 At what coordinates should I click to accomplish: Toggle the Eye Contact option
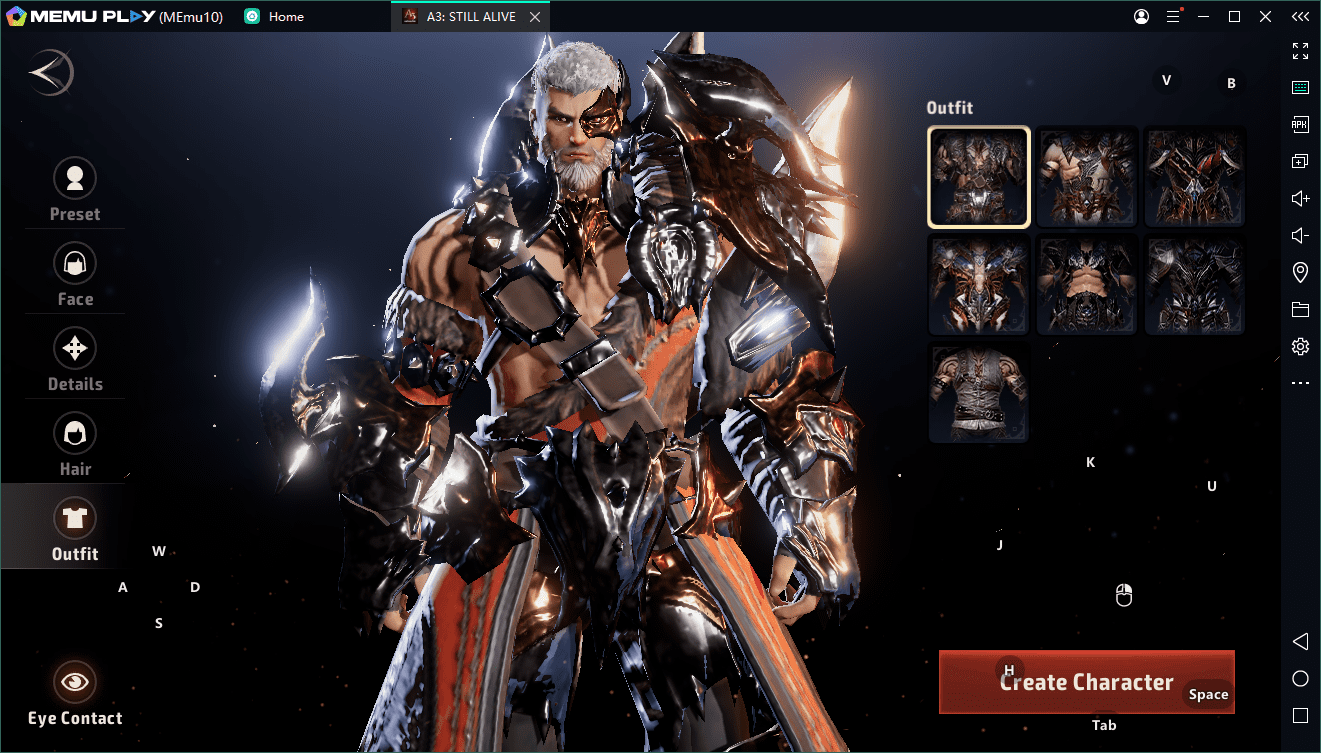(75, 692)
